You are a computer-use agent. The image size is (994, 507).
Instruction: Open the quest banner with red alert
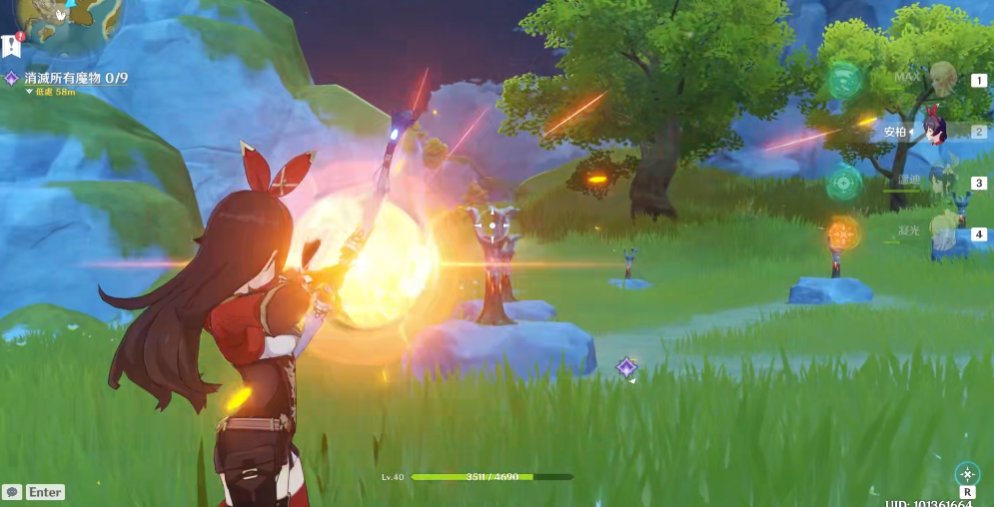click(x=12, y=46)
